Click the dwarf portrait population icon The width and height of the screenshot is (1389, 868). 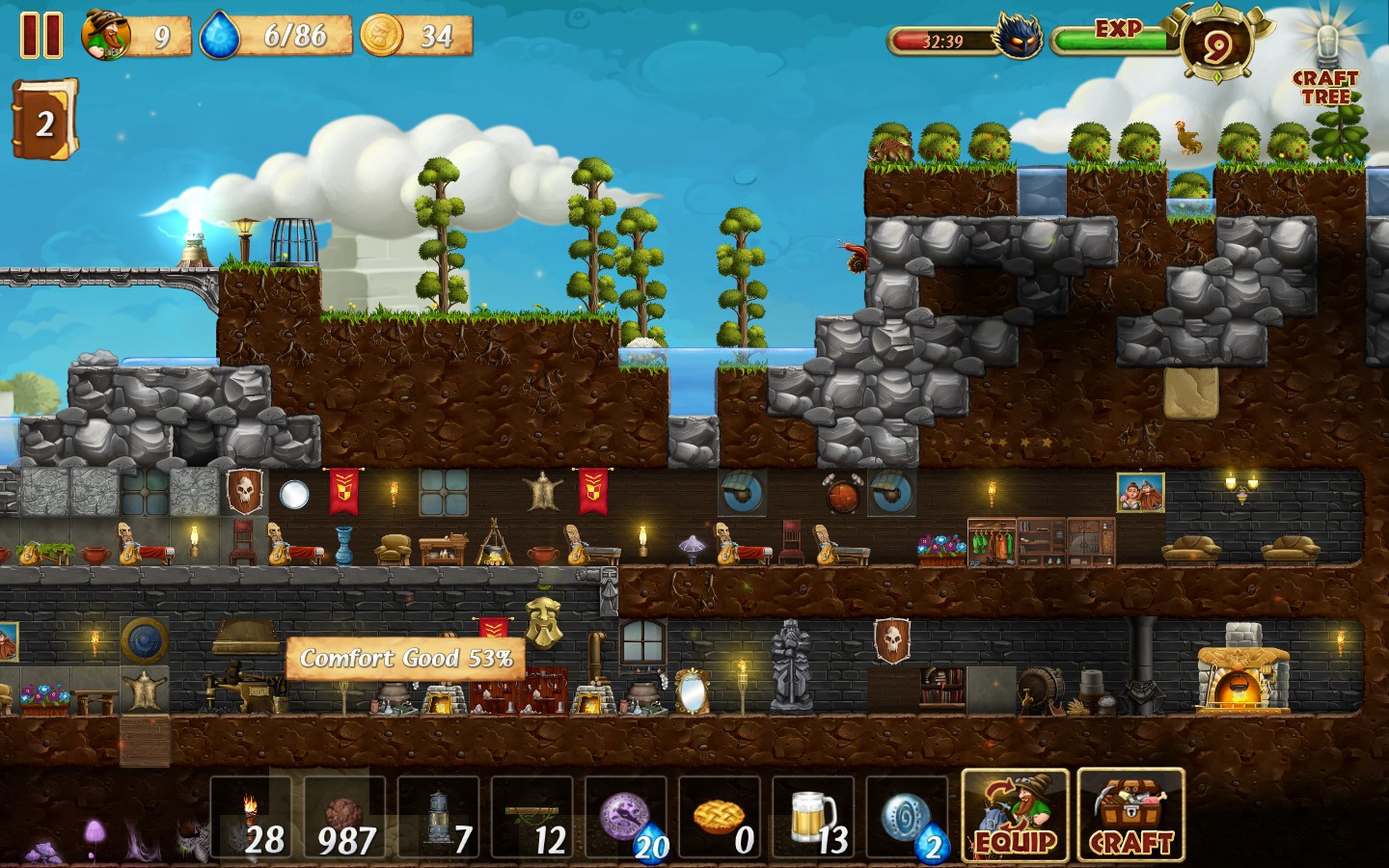(107, 36)
